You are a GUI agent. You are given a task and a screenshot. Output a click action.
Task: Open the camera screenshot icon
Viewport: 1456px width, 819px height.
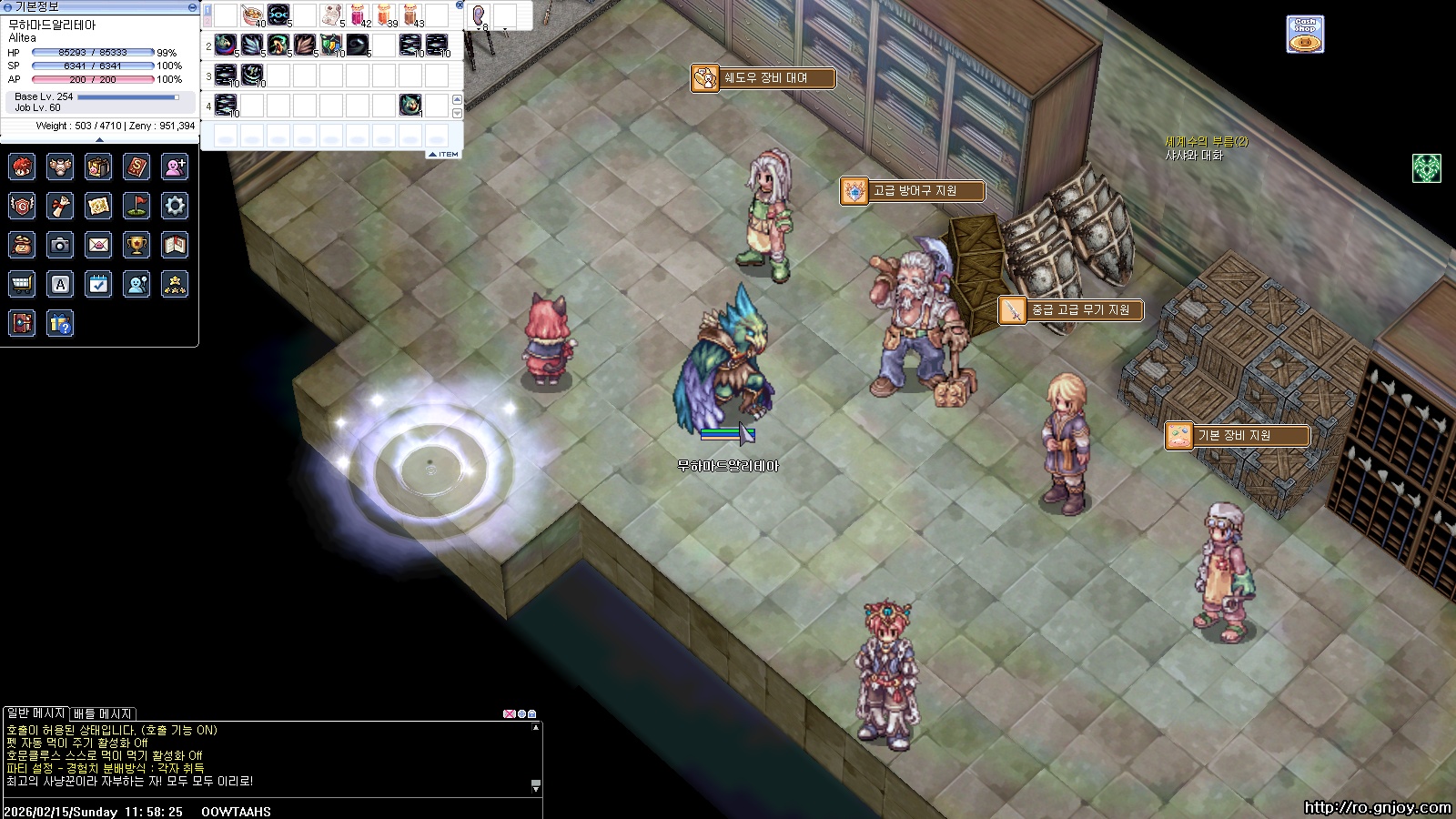(60, 245)
